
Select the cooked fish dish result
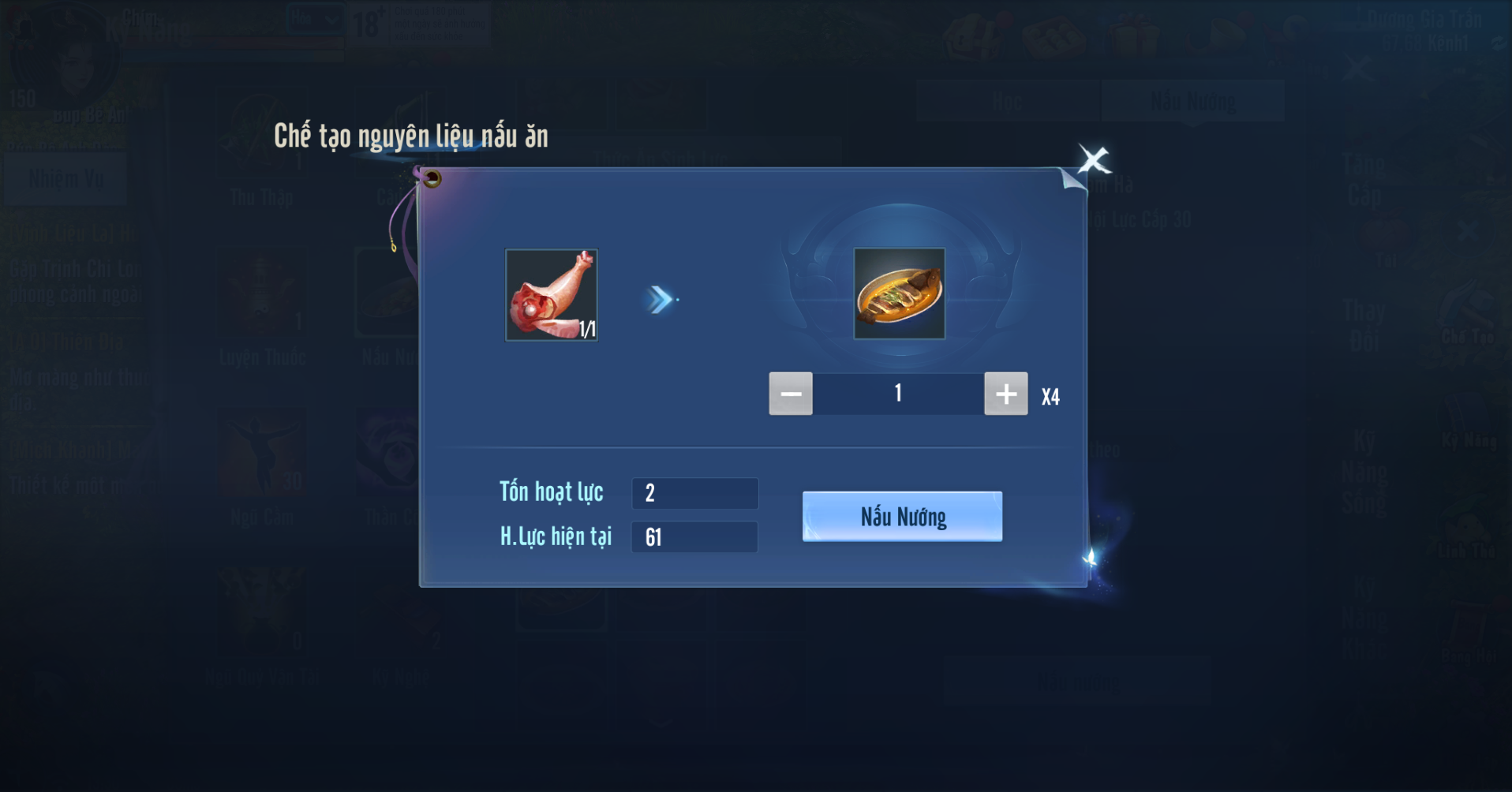(x=899, y=294)
